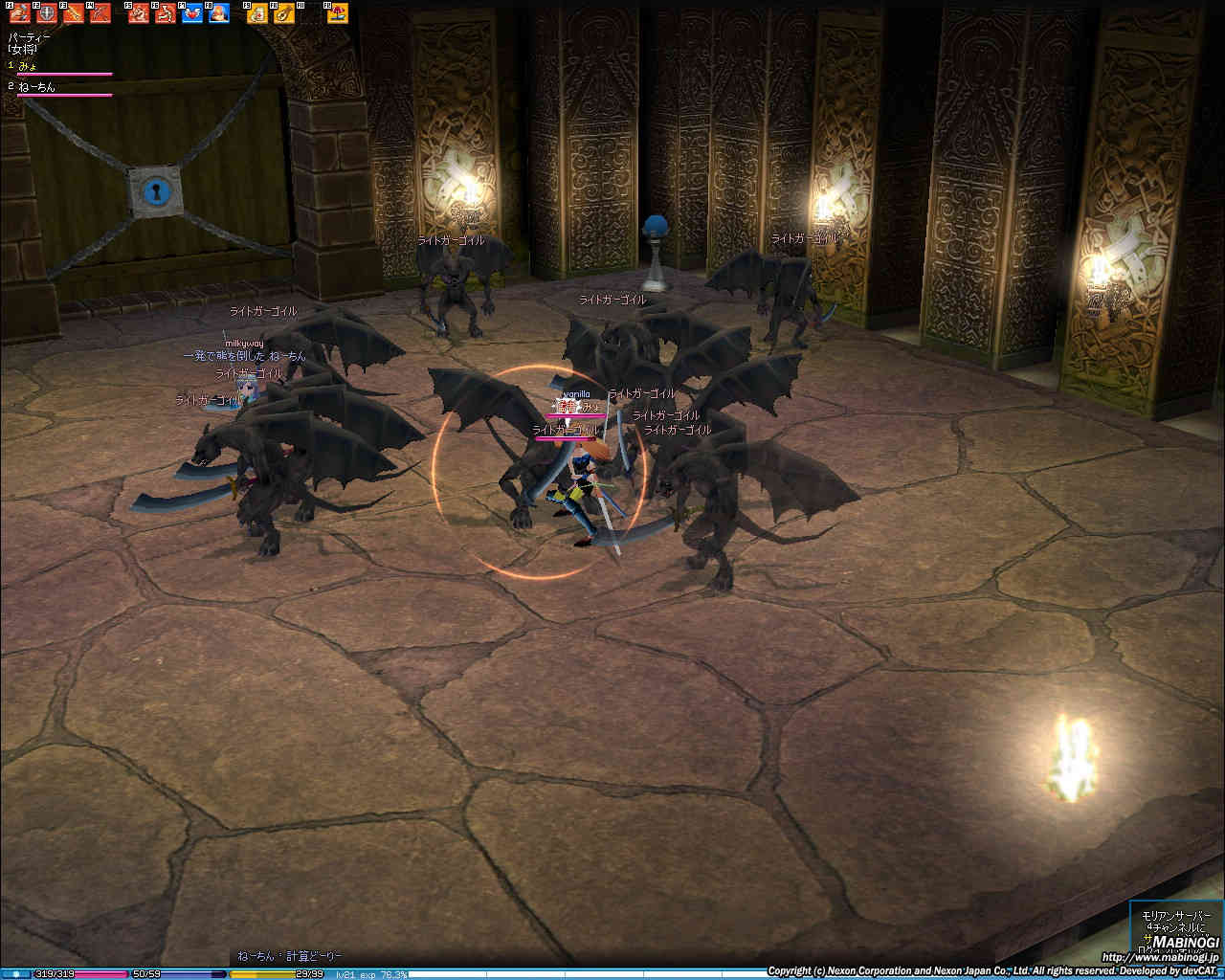The height and width of the screenshot is (980, 1225).
Task: Activate the F12 red umbrella icon
Action: pos(338,13)
